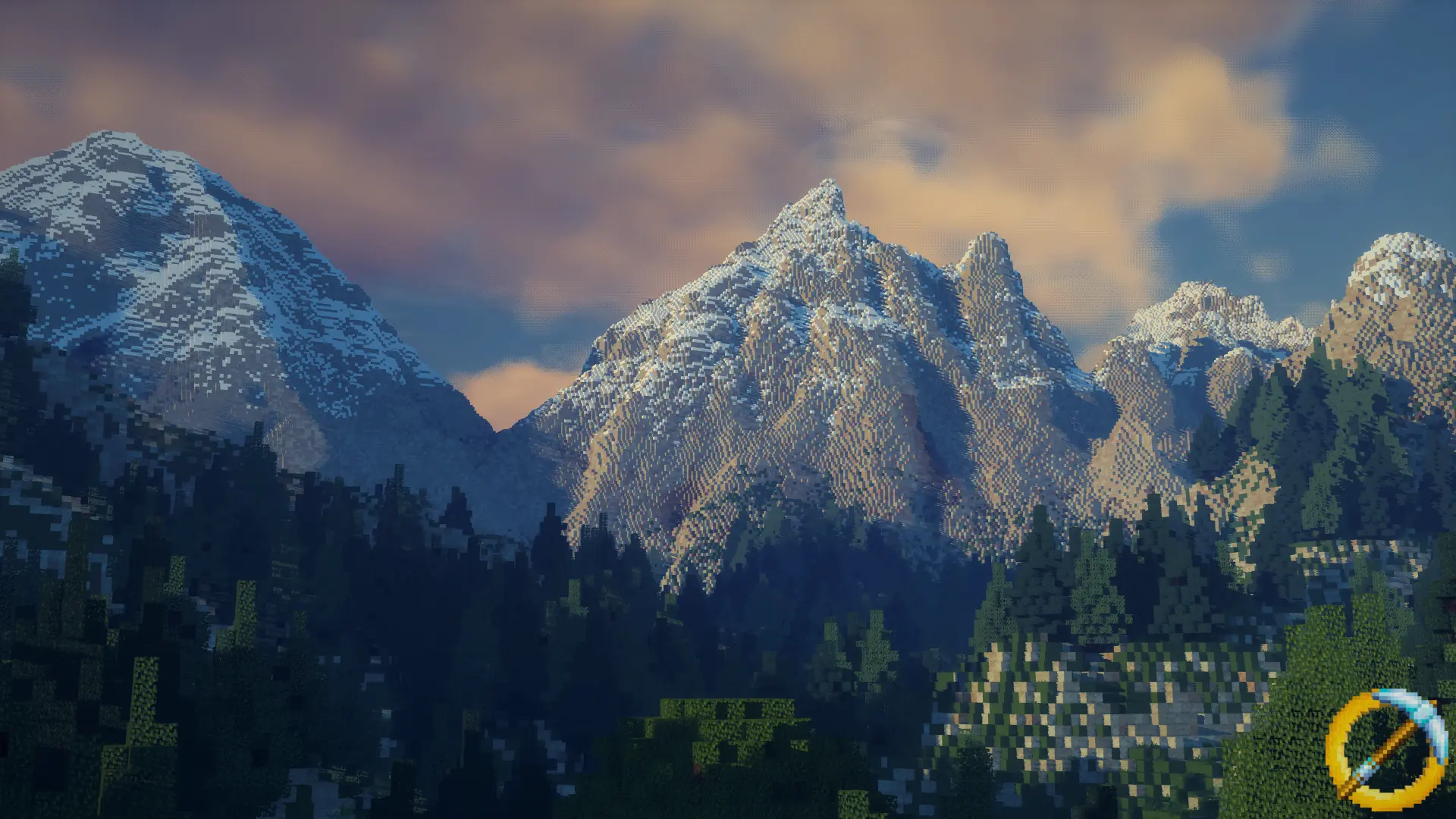Screen dimensions: 1456x819
Task: Click the gold ring pickaxe logo
Action: [x=1386, y=748]
